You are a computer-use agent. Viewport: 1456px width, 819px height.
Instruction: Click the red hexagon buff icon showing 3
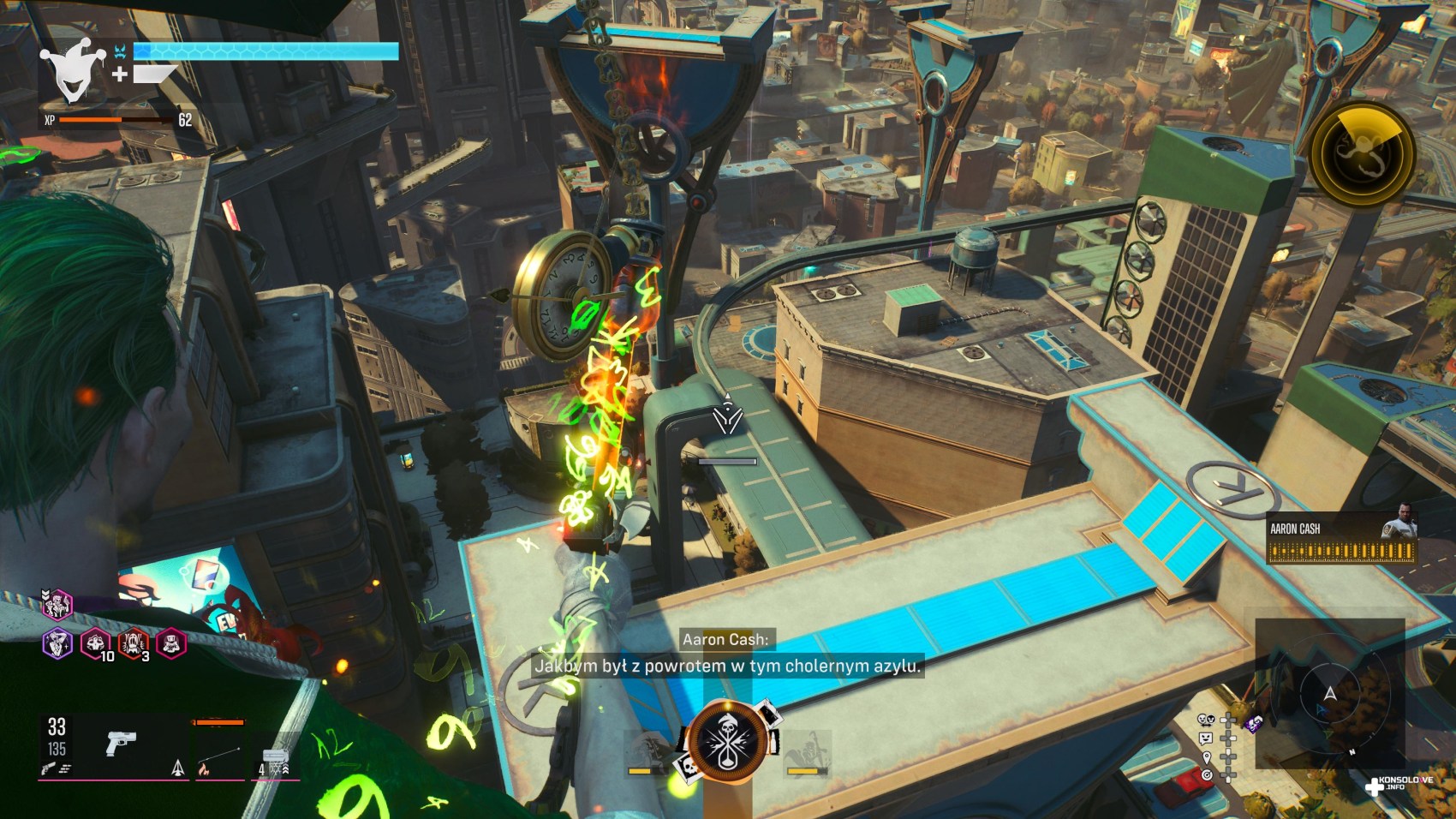pos(133,643)
